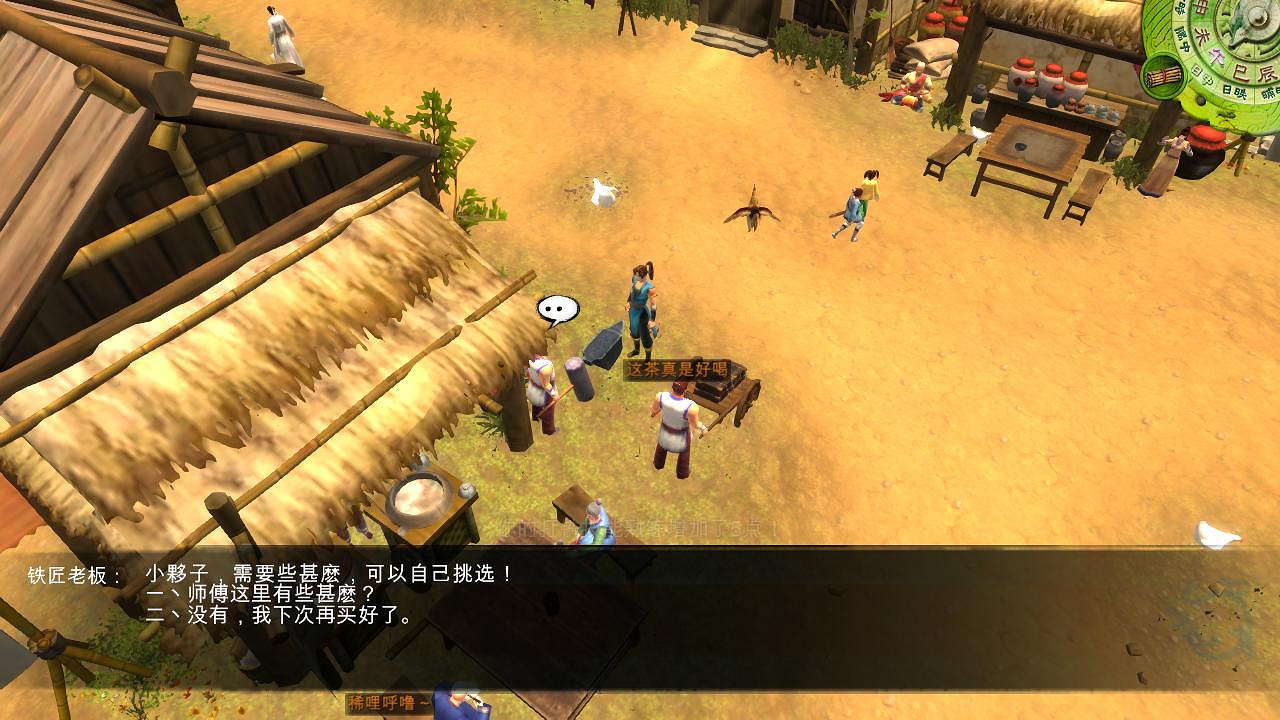This screenshot has width=1280, height=720.
Task: Select the 午 hour marker on the dial
Action: [x=1215, y=56]
